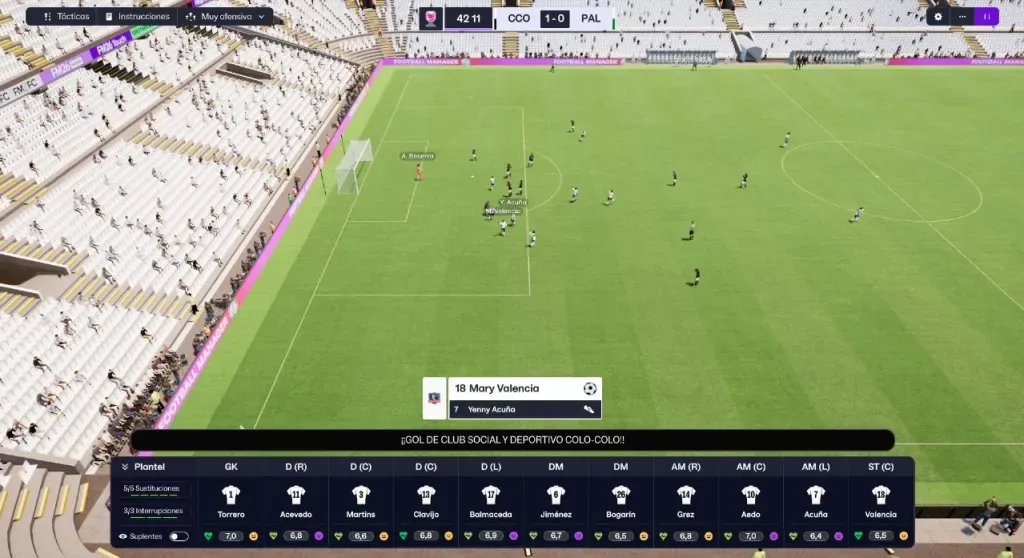Select right-back Acevedo's card
The width and height of the screenshot is (1024, 558).
tap(296, 503)
